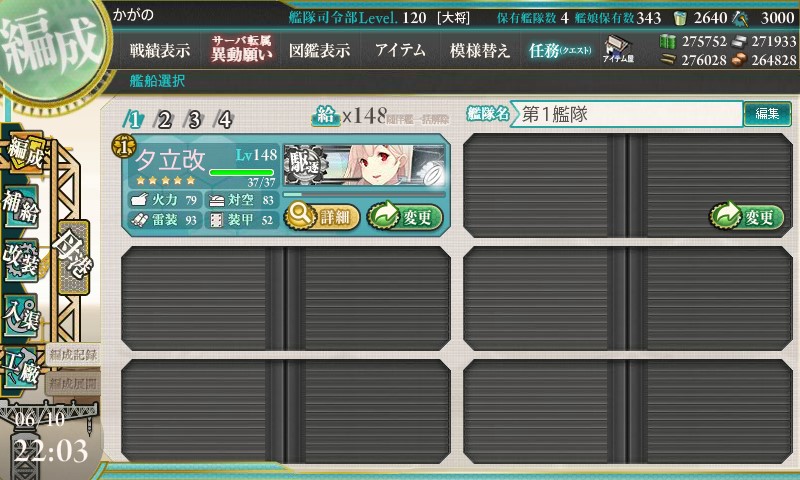
Task: Open the 模様替え furniture menu
Action: pyautogui.click(x=480, y=50)
